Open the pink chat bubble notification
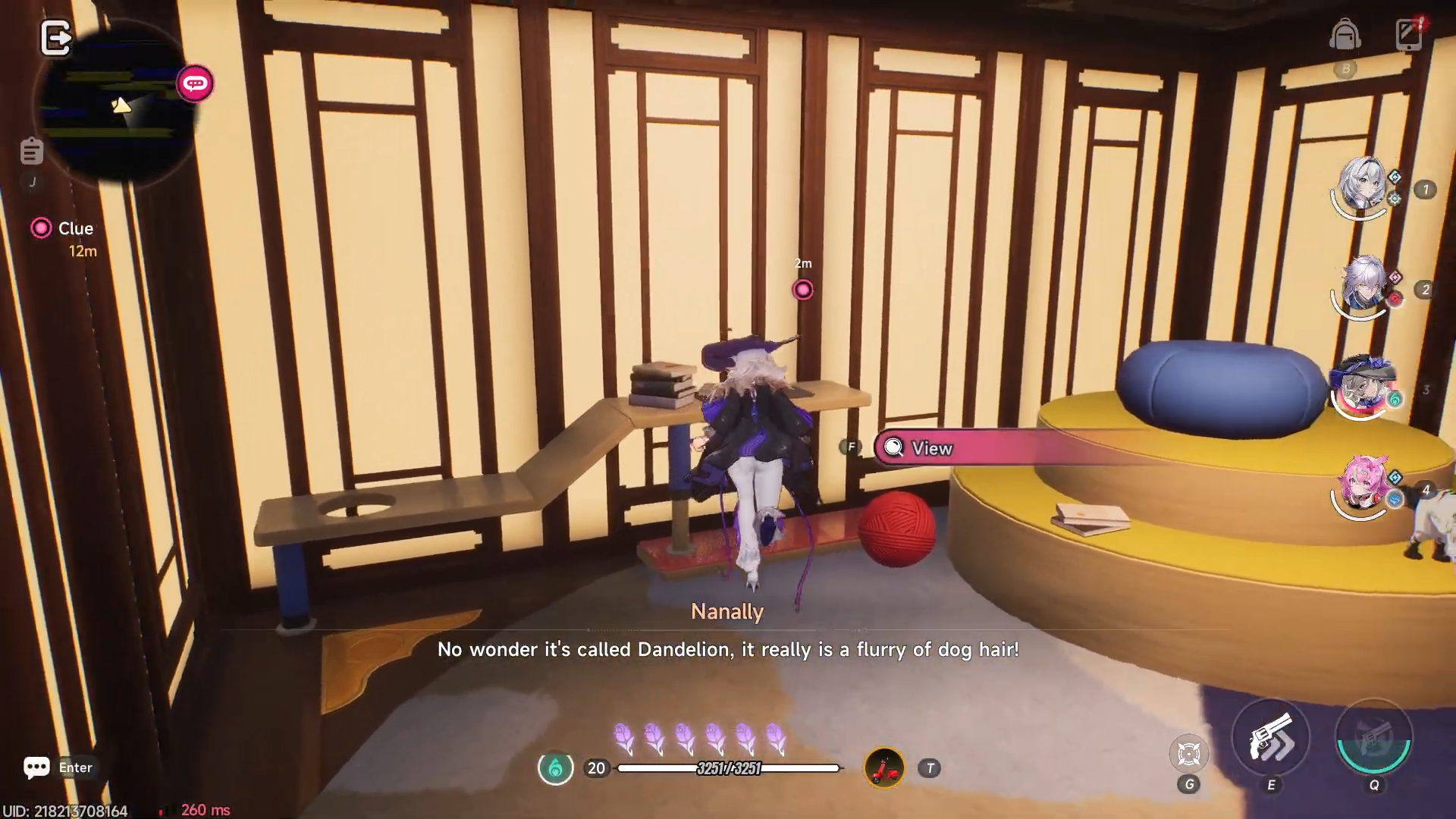 (195, 83)
